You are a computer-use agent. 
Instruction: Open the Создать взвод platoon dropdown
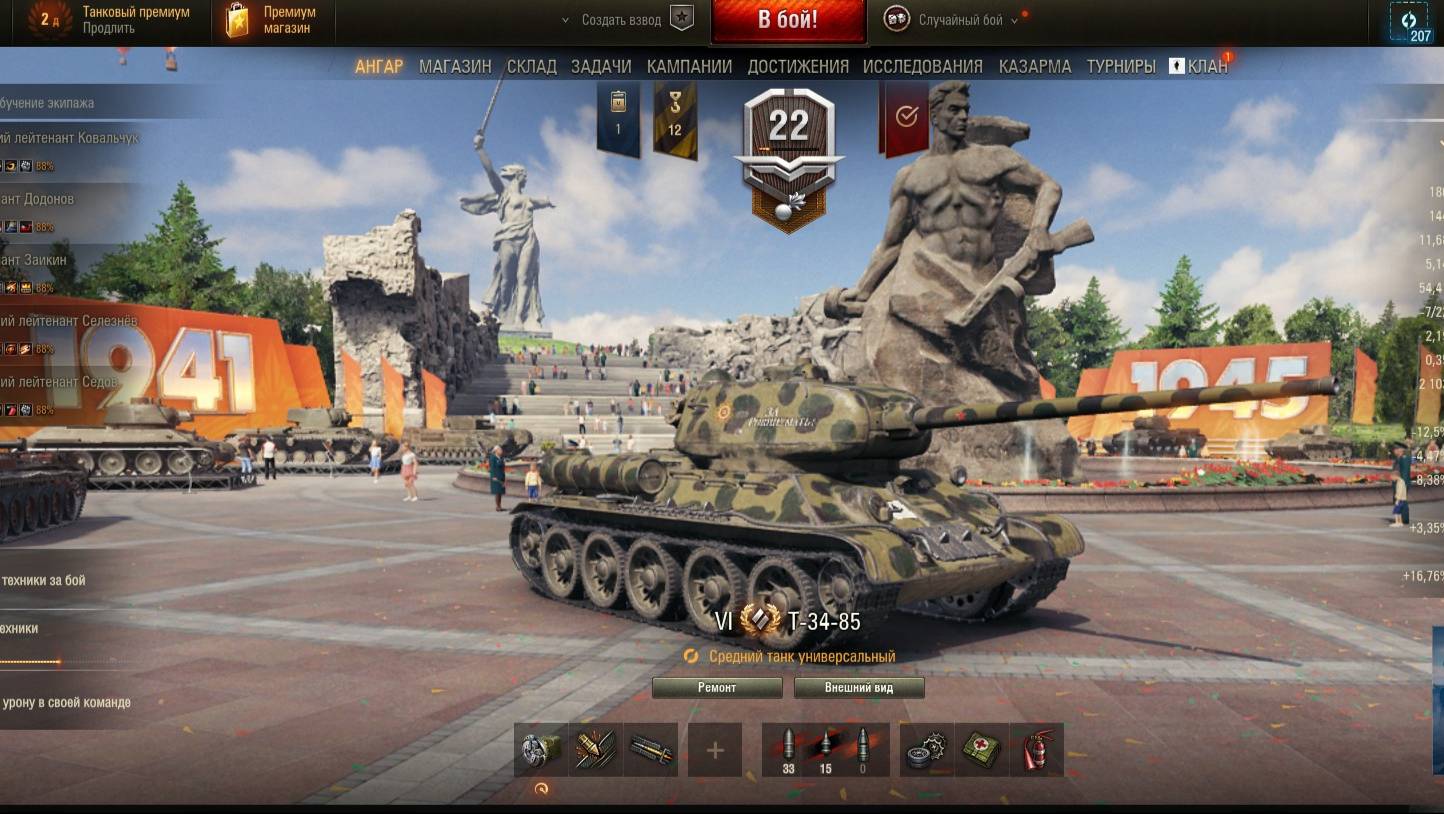[620, 20]
